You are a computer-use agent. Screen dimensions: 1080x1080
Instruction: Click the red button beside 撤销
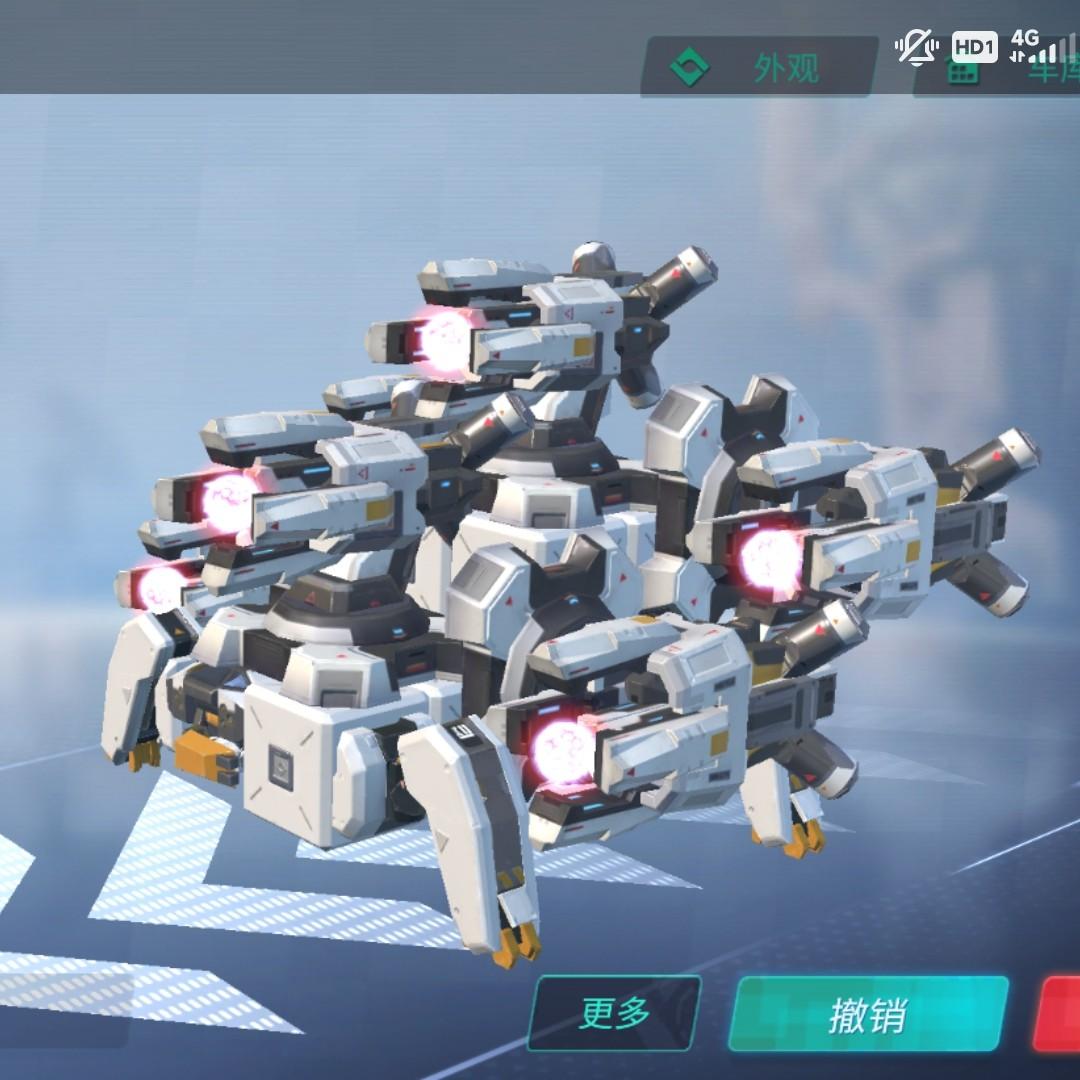pyautogui.click(x=1059, y=1014)
